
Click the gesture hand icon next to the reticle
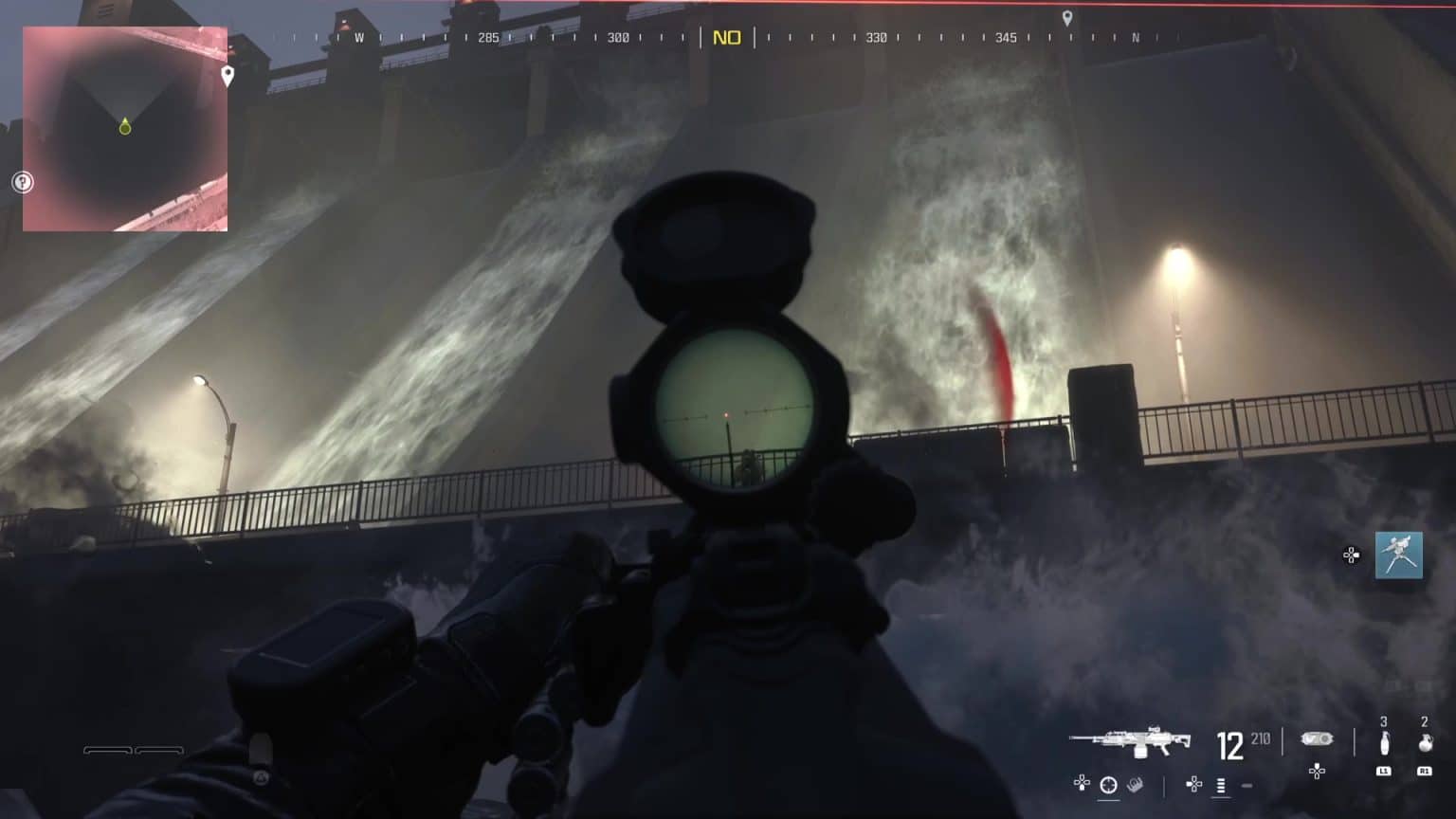pyautogui.click(x=1135, y=784)
